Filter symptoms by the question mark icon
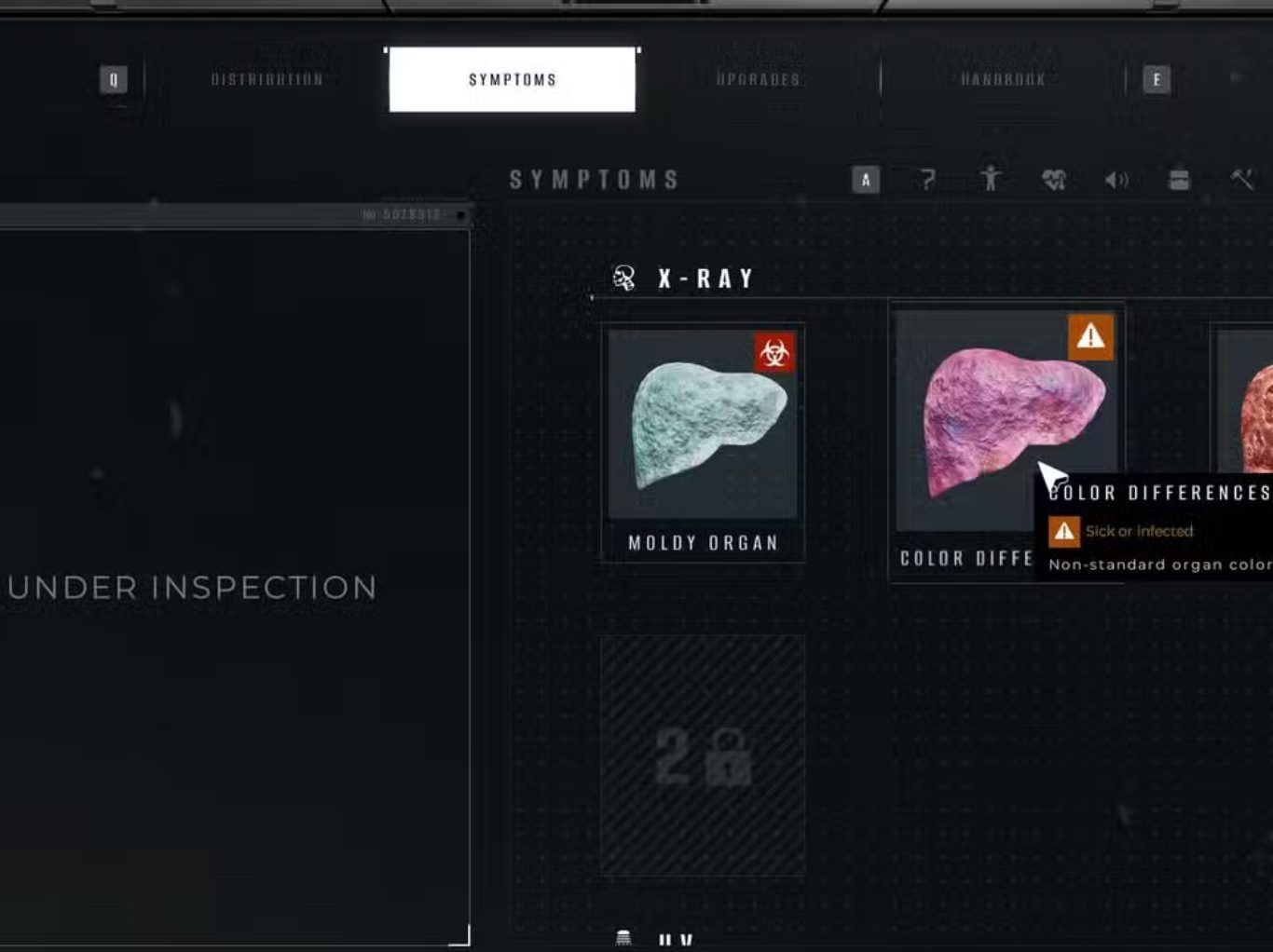 tap(927, 180)
